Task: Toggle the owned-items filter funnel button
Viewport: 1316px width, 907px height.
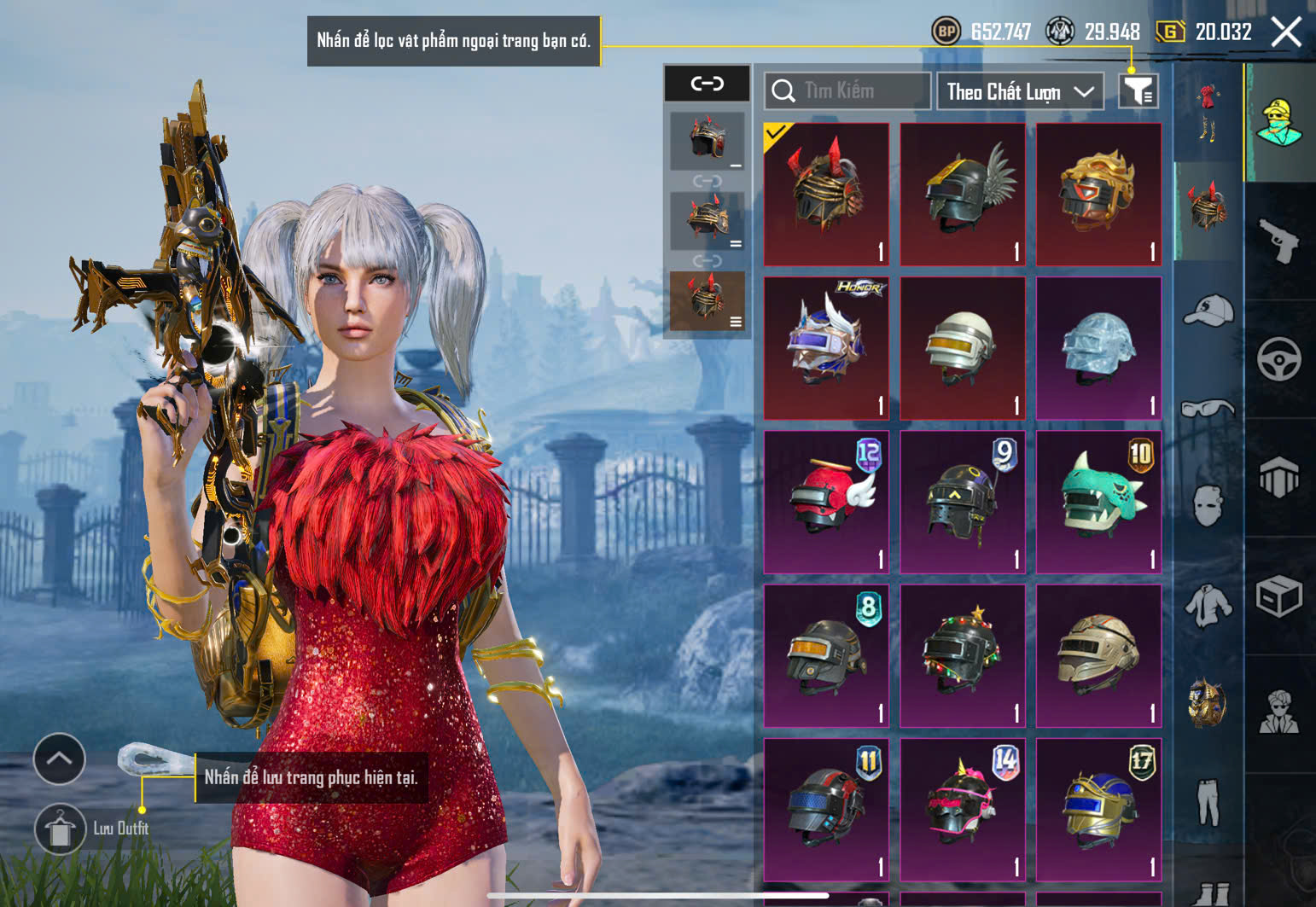Action: pyautogui.click(x=1138, y=90)
